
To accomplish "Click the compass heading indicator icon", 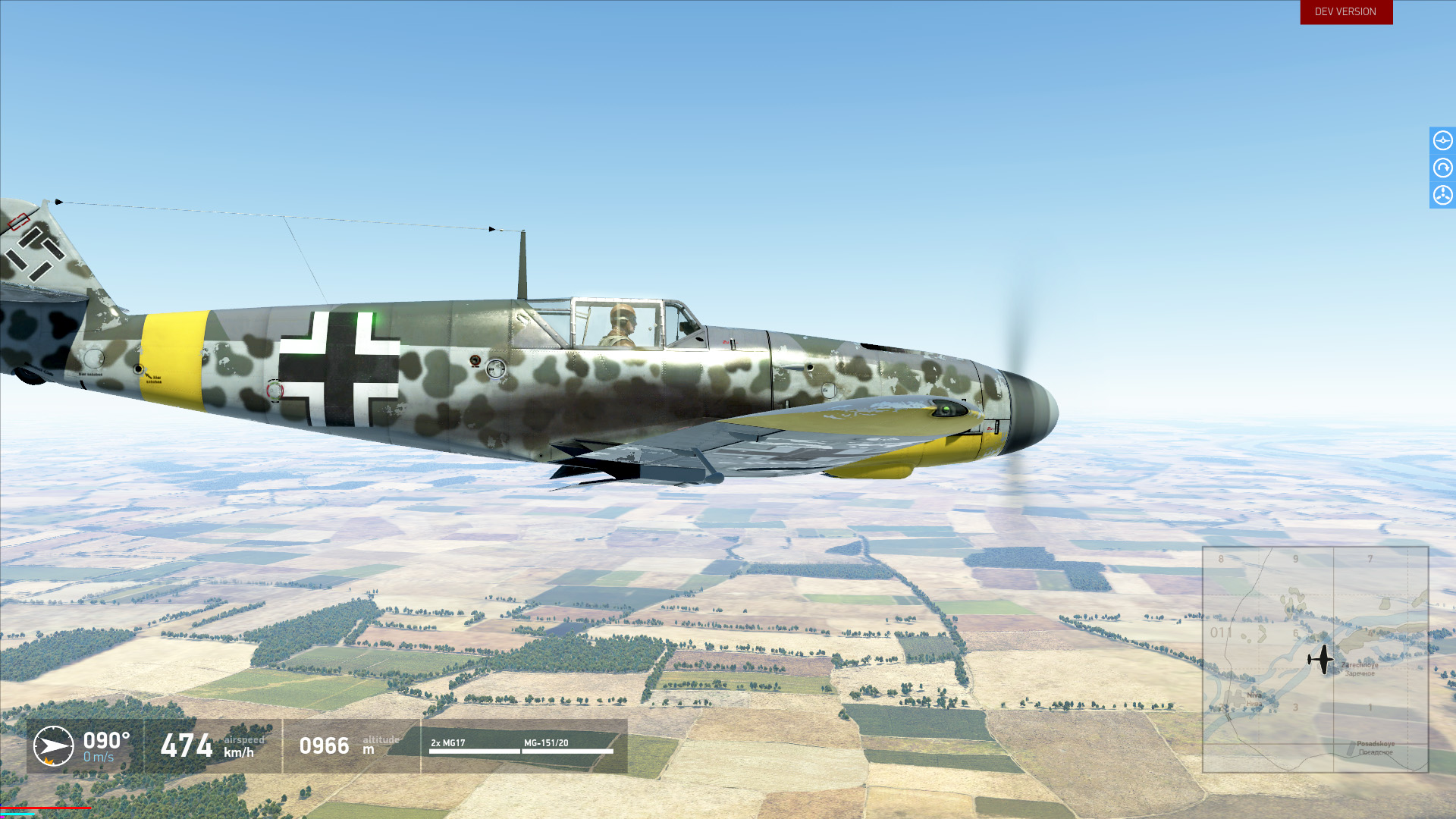I will click(53, 746).
